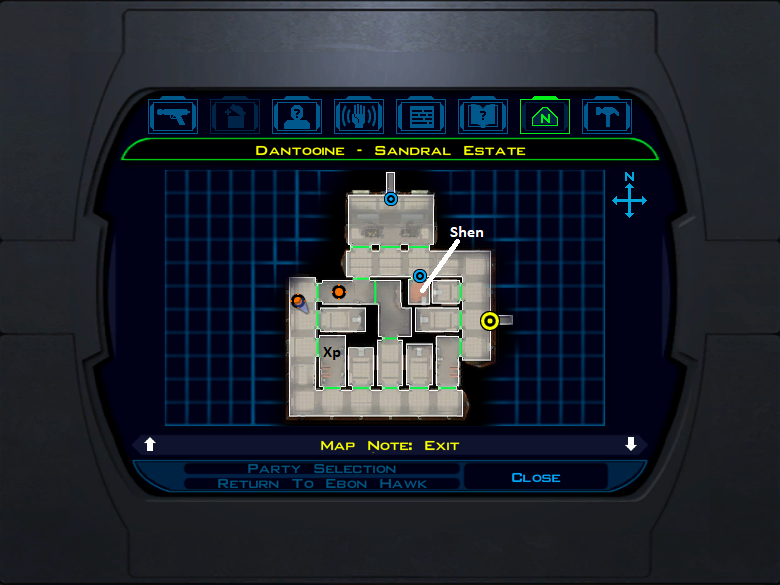The width and height of the screenshot is (780, 585).
Task: Click the blue map marker near Shen
Action: pyautogui.click(x=420, y=275)
